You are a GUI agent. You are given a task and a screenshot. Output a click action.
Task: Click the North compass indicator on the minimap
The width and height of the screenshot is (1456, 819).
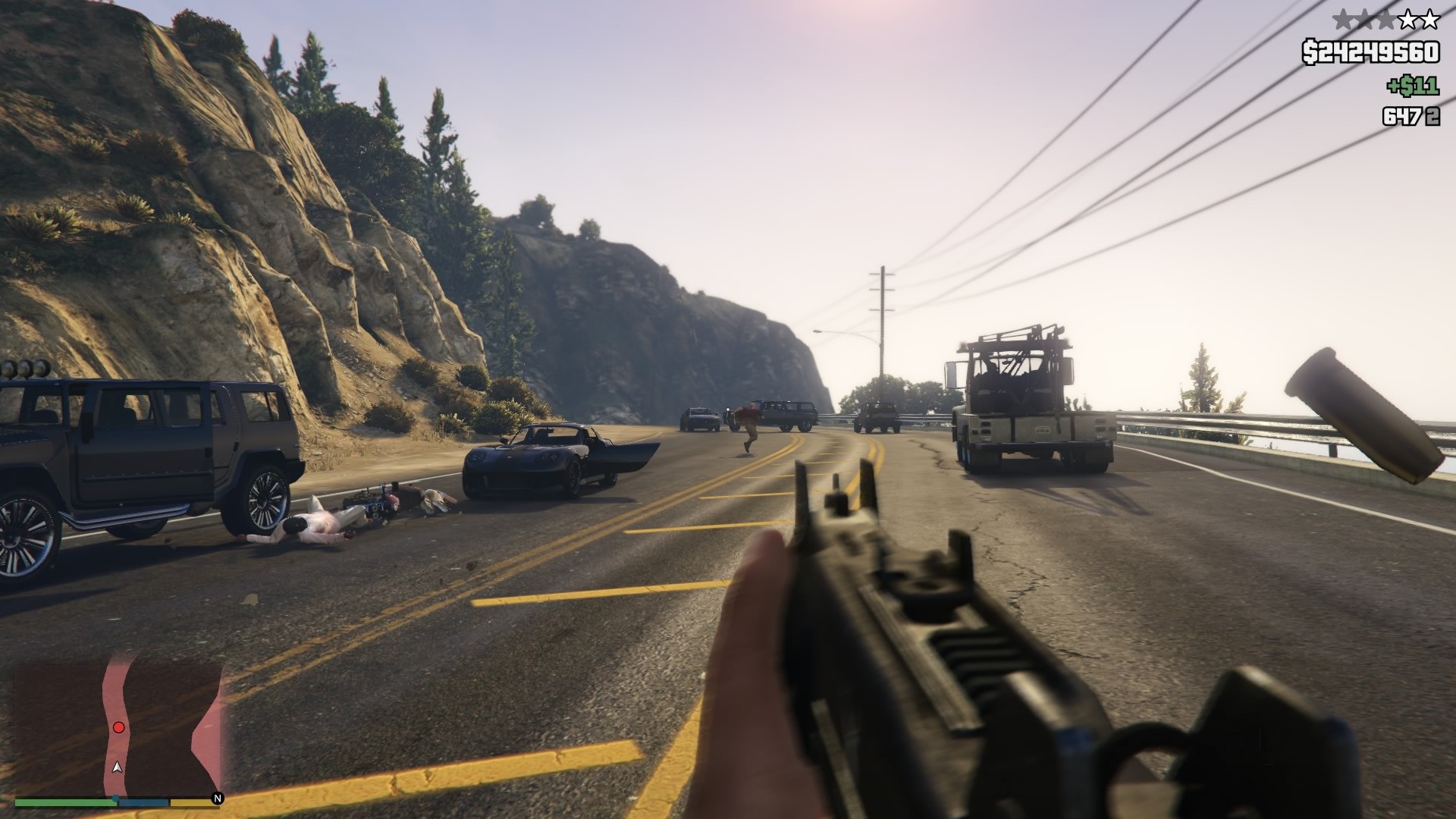pos(218,799)
